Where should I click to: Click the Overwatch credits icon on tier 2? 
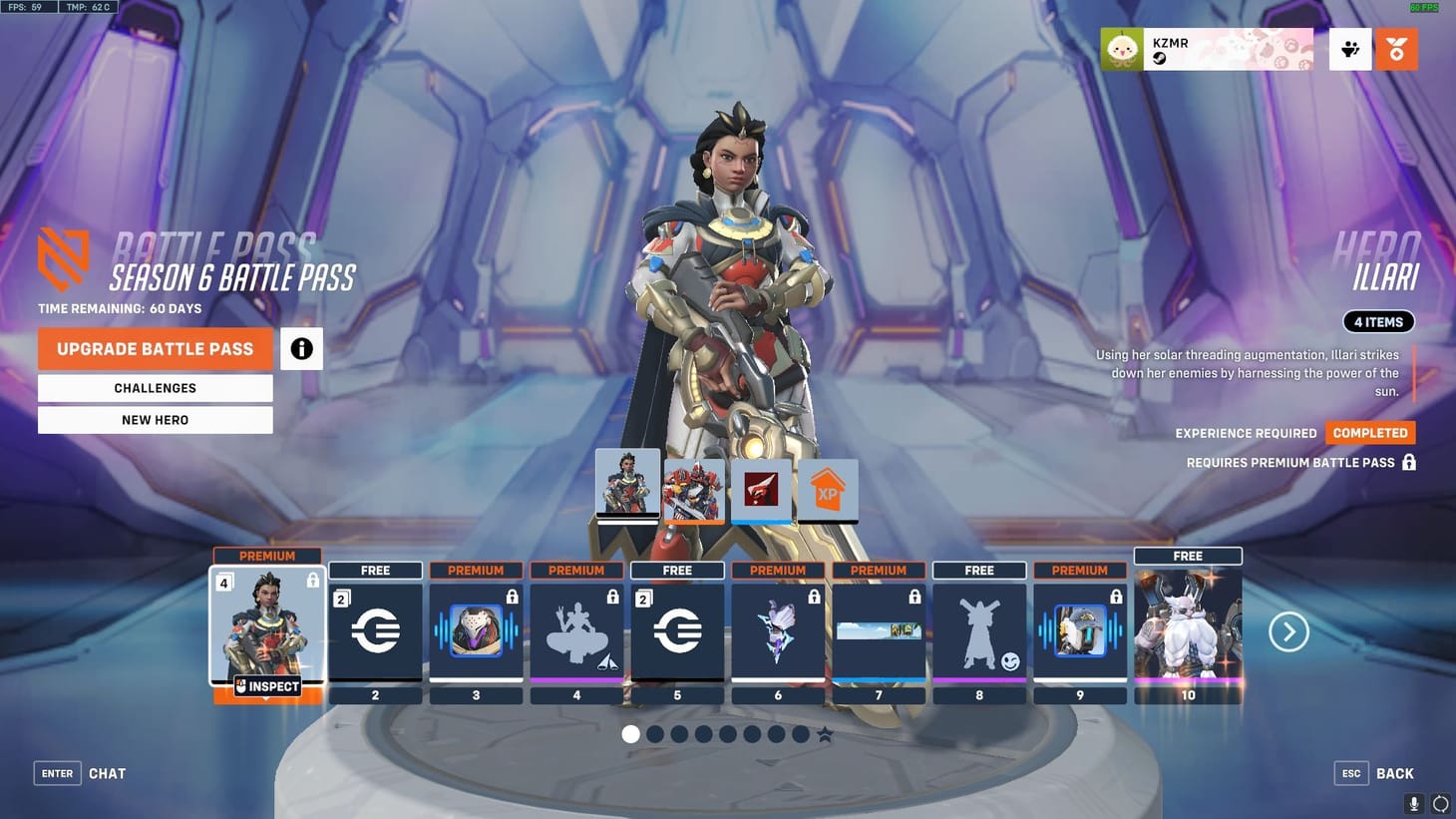point(375,628)
